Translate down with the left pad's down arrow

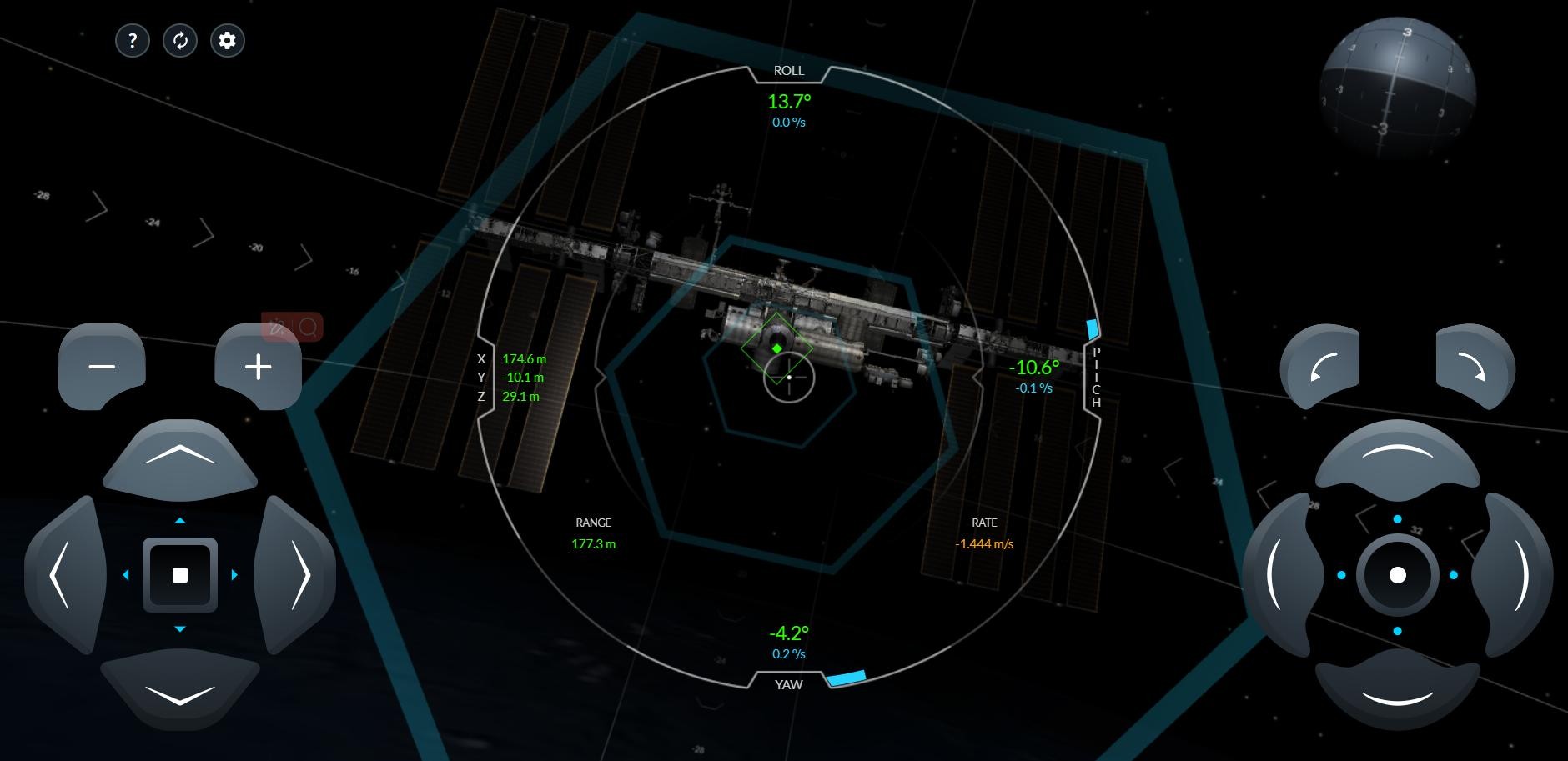pos(180,692)
